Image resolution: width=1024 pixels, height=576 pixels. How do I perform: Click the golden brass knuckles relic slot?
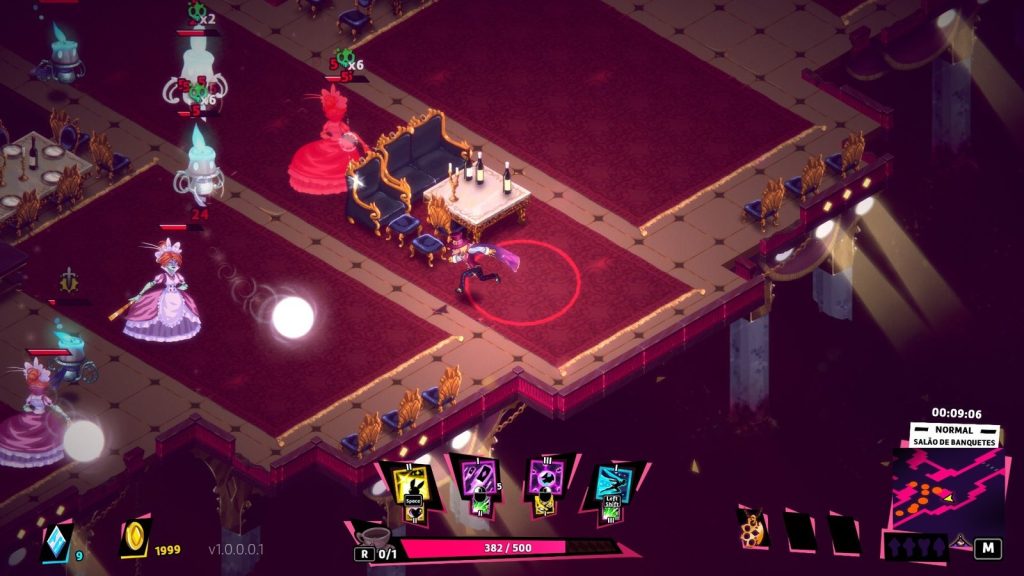[753, 529]
